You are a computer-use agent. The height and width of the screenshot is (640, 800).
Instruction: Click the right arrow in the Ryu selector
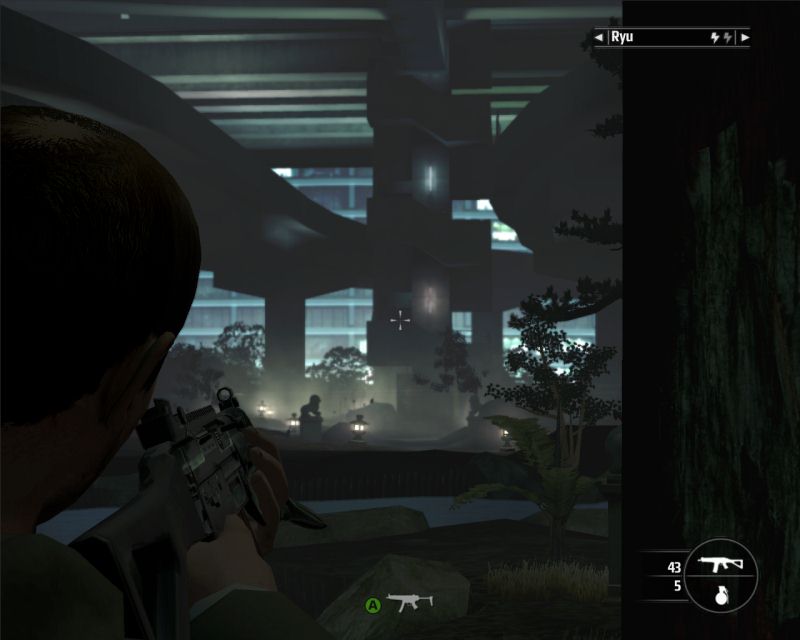tap(745, 38)
